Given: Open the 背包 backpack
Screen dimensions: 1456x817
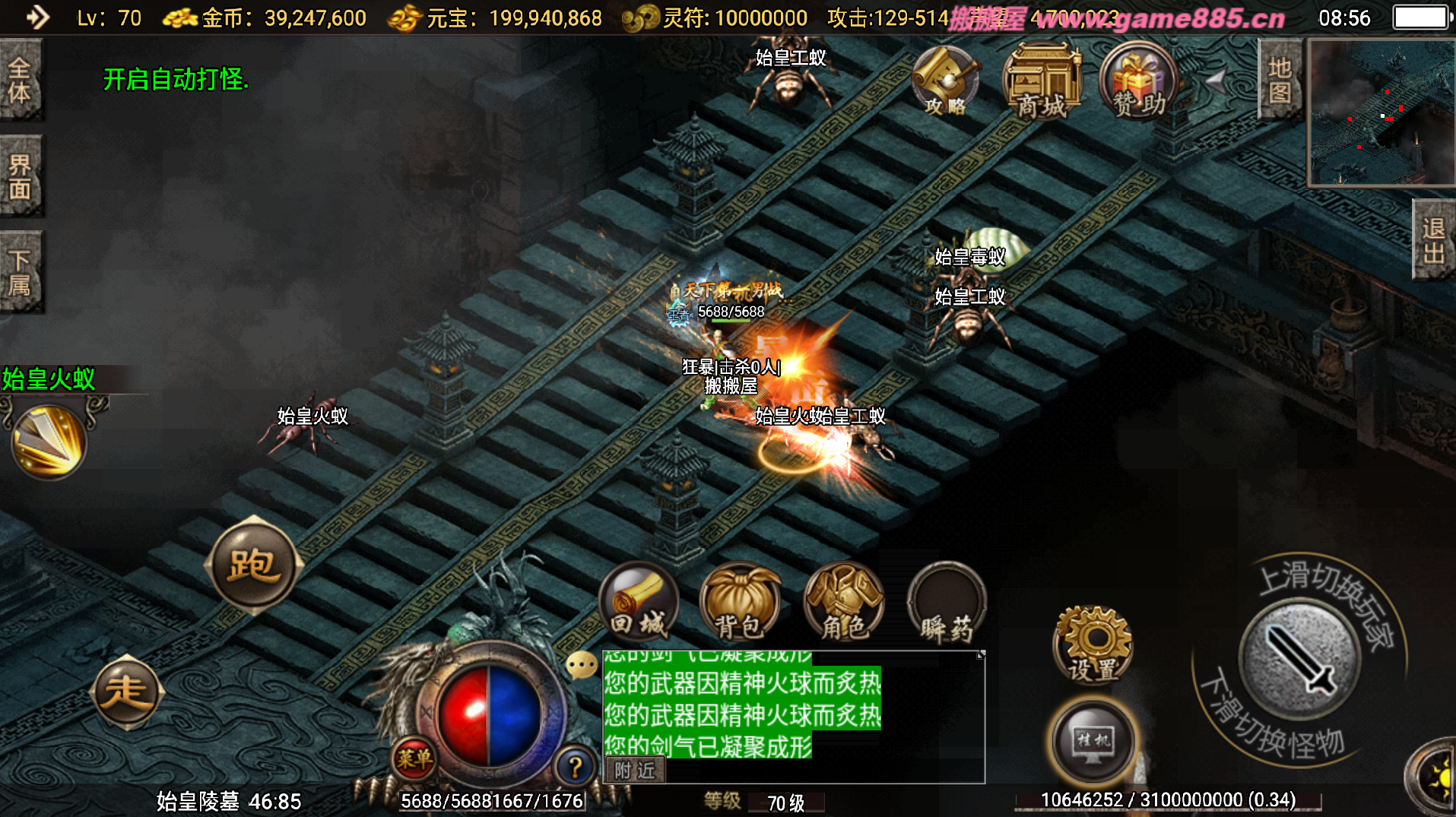Looking at the screenshot, I should tap(740, 603).
